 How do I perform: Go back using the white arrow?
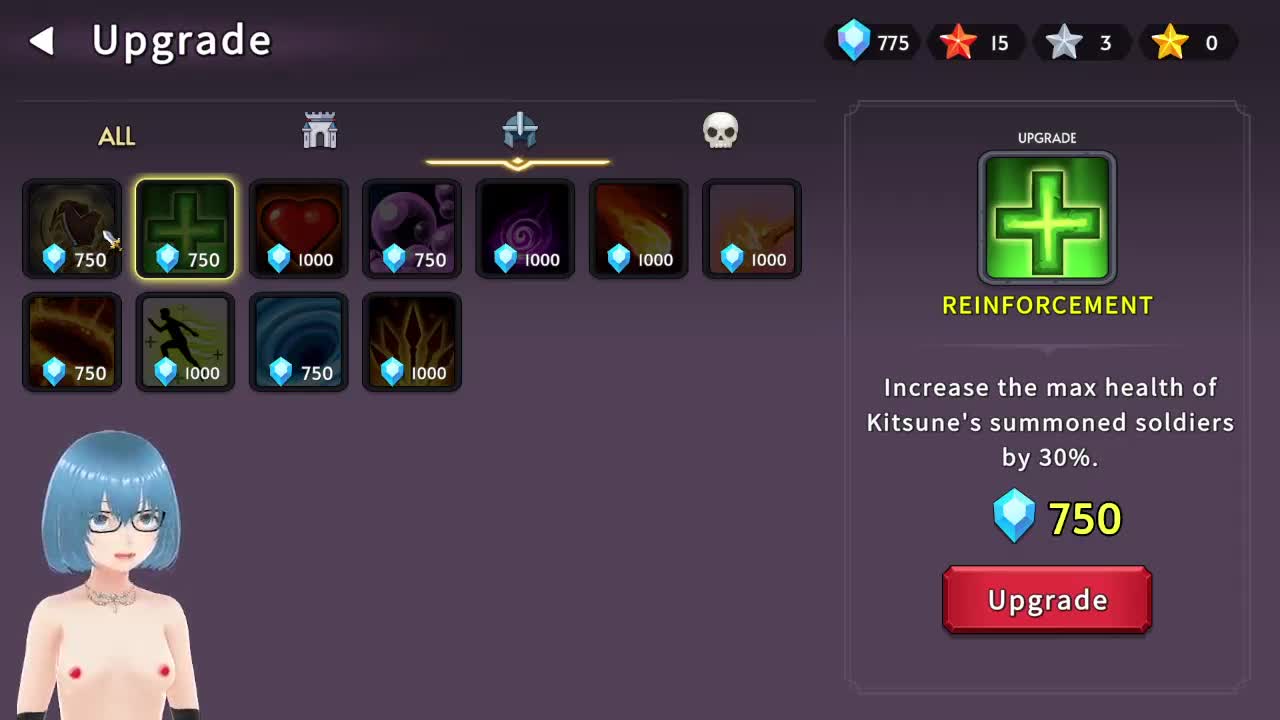41,41
